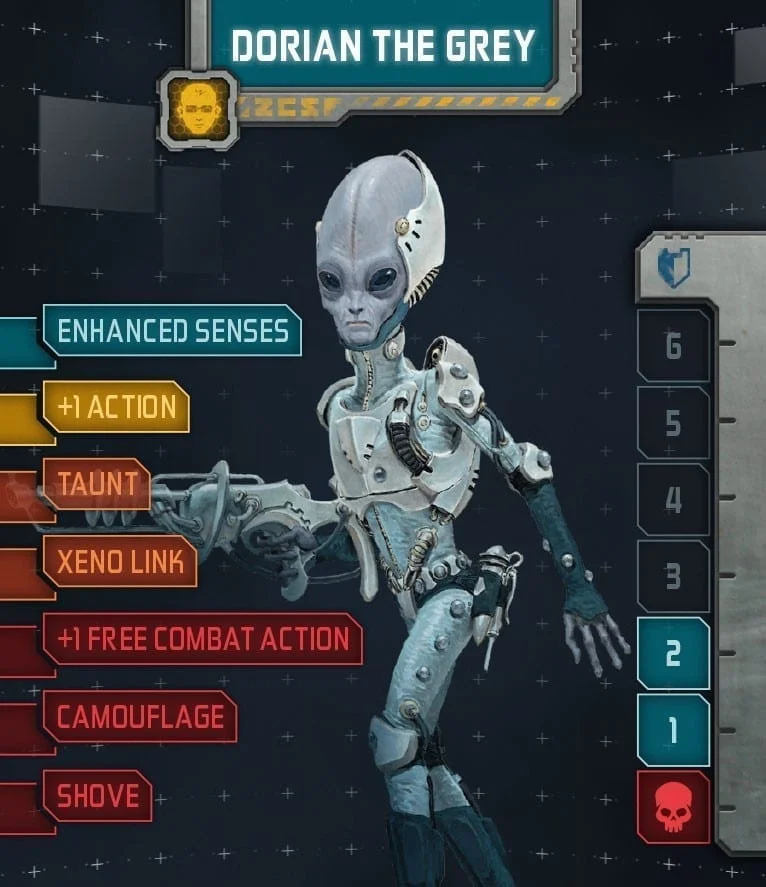Pick the +1 Free Combat Action skill

pos(202,639)
